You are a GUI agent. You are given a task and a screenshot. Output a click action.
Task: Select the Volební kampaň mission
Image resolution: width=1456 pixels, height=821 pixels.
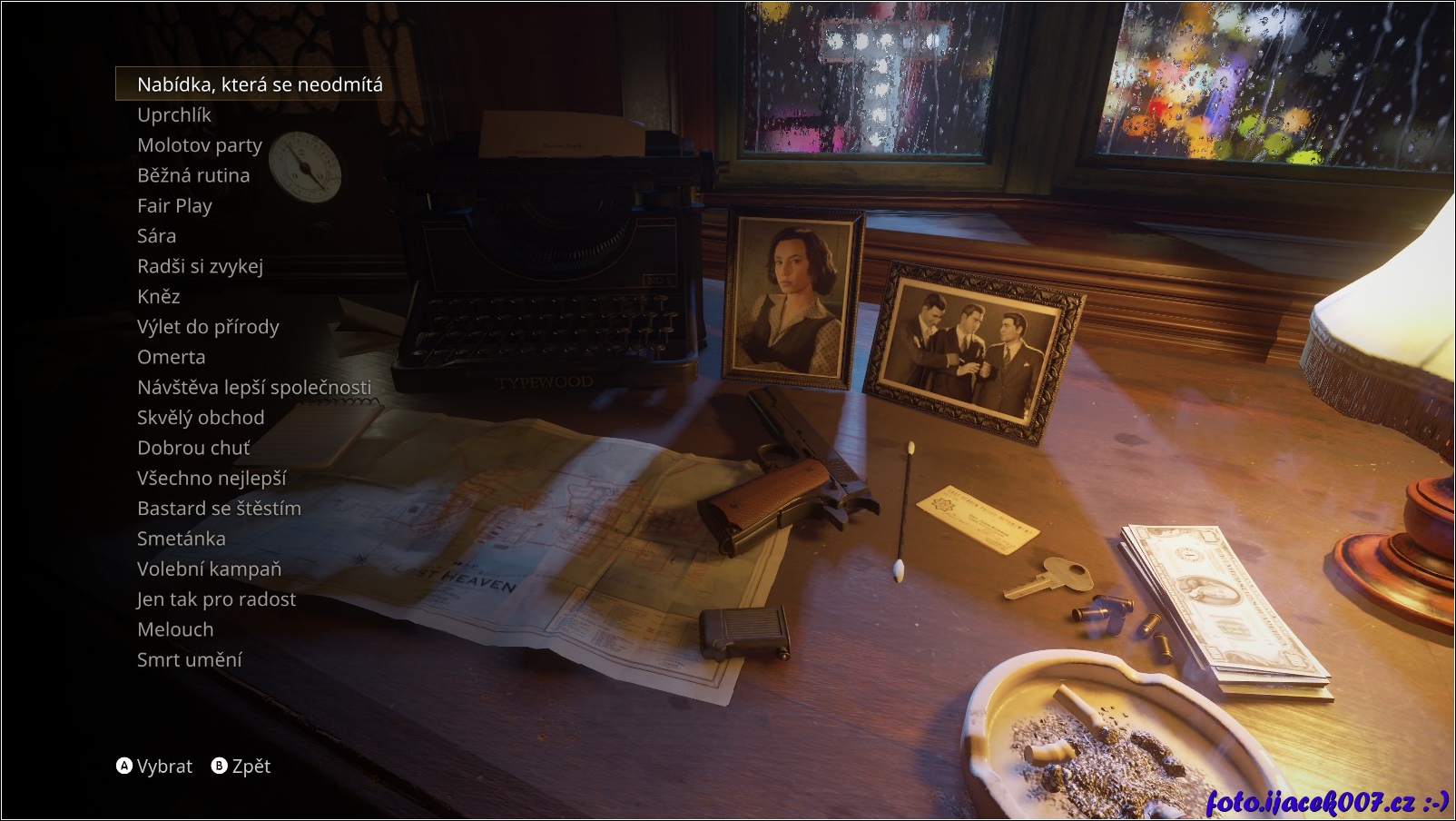point(209,569)
